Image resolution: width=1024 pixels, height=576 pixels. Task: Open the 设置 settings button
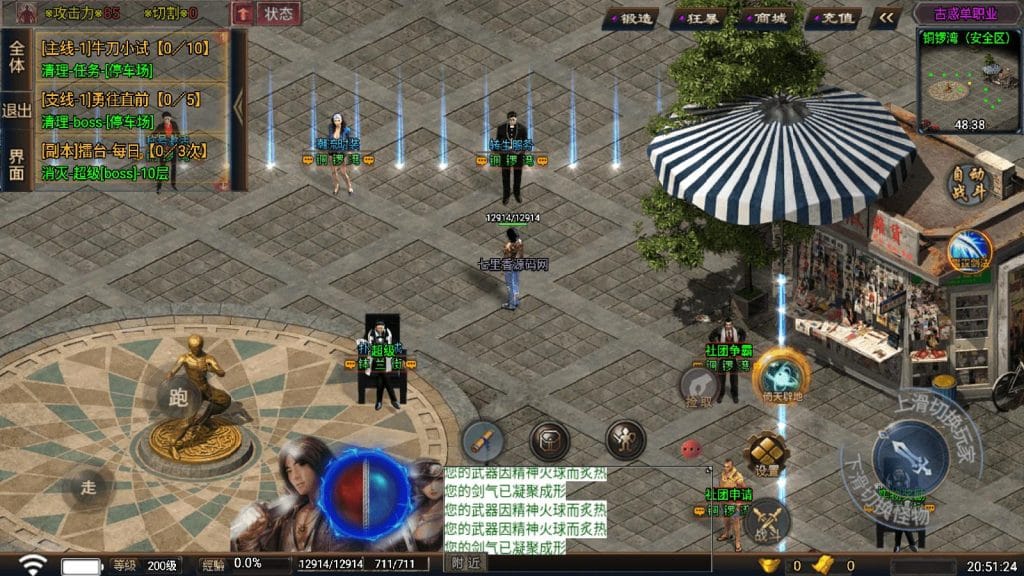coord(767,454)
